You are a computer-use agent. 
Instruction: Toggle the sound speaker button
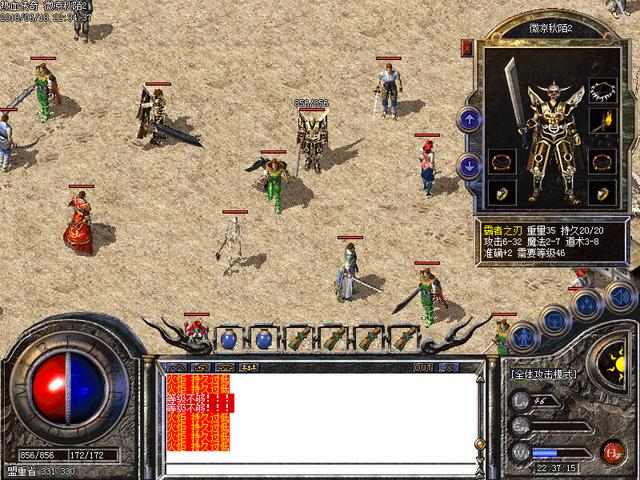[620, 296]
